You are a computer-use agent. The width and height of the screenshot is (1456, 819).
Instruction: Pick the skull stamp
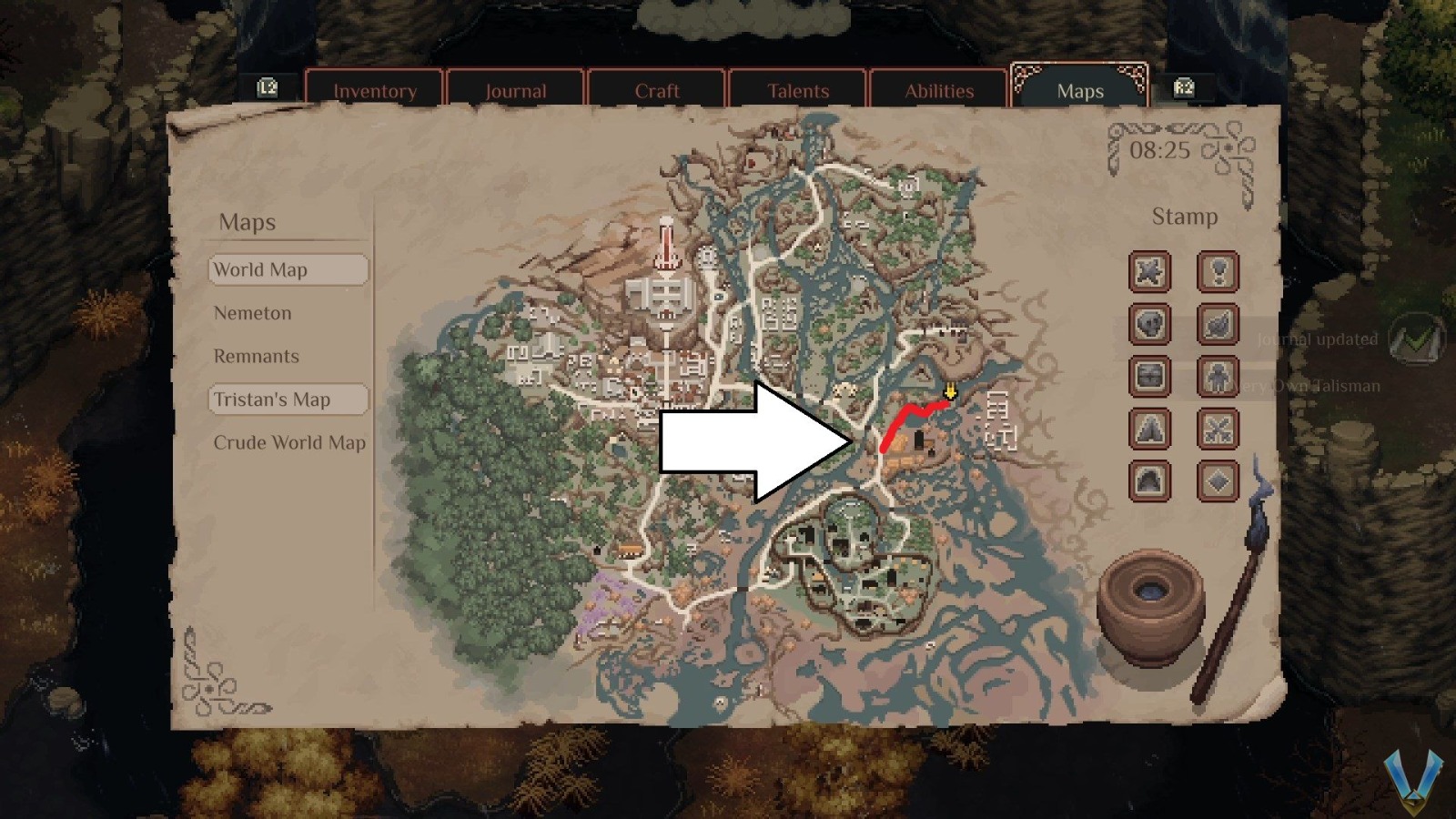click(x=1148, y=325)
